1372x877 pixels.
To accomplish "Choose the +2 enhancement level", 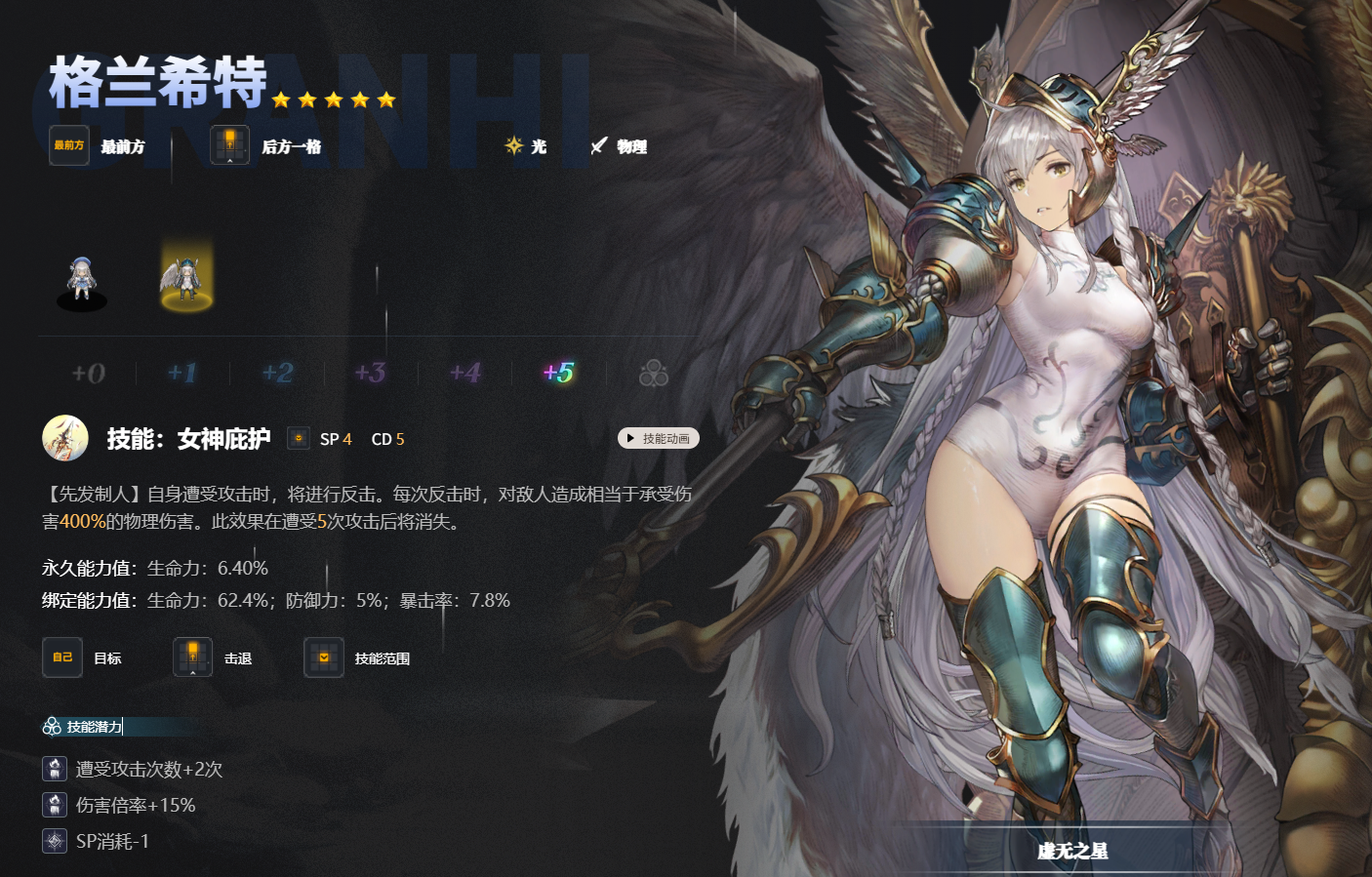I will point(277,373).
